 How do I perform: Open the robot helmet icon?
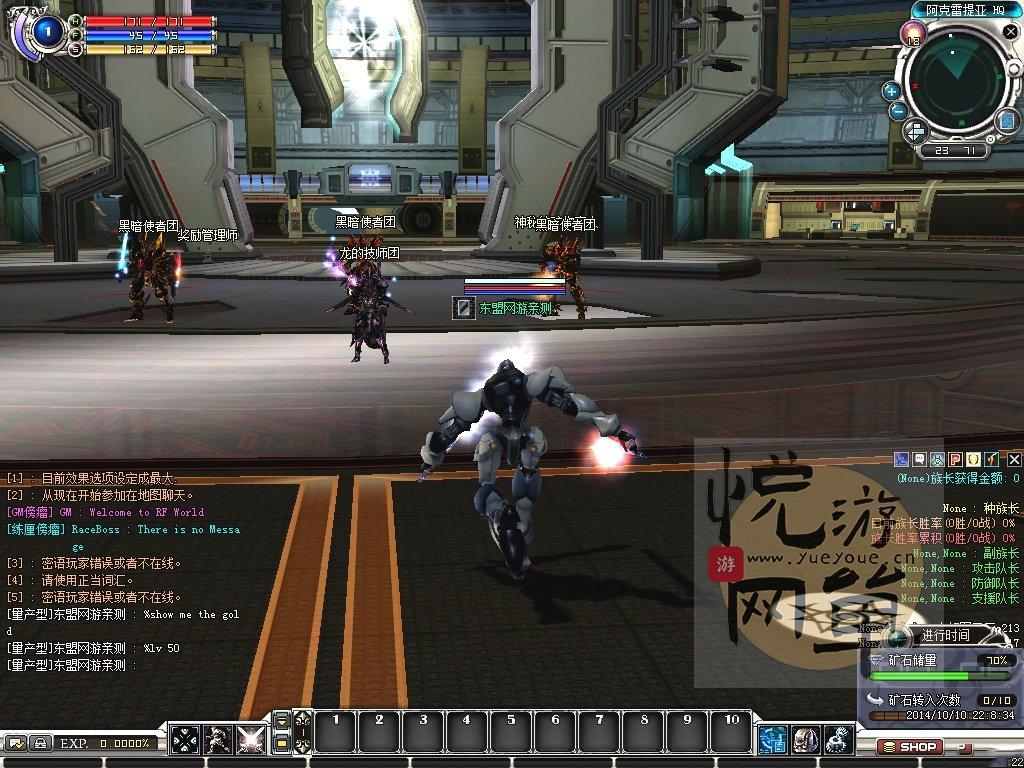[806, 740]
